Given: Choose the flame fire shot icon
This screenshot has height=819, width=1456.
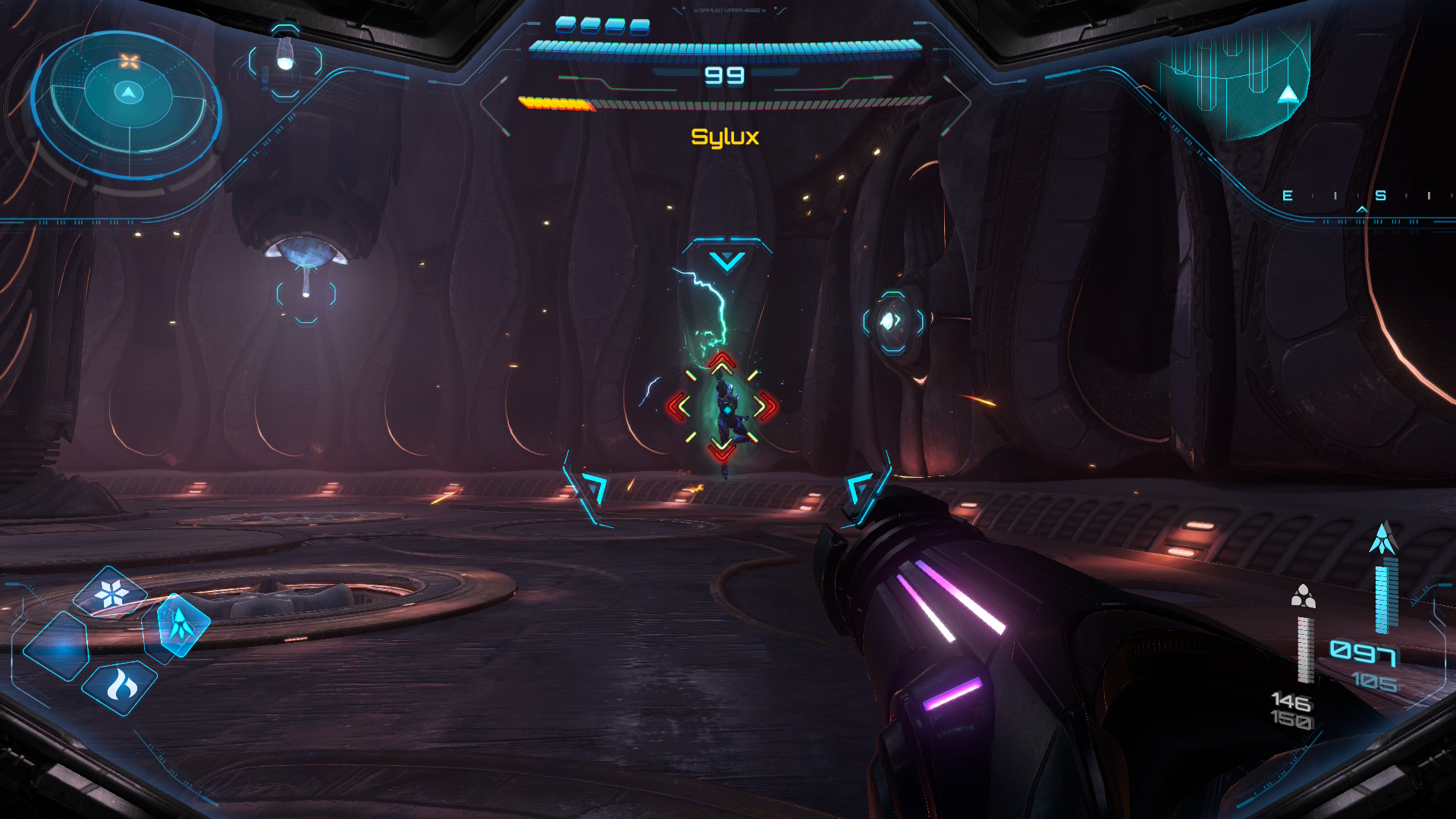Looking at the screenshot, I should [x=121, y=686].
